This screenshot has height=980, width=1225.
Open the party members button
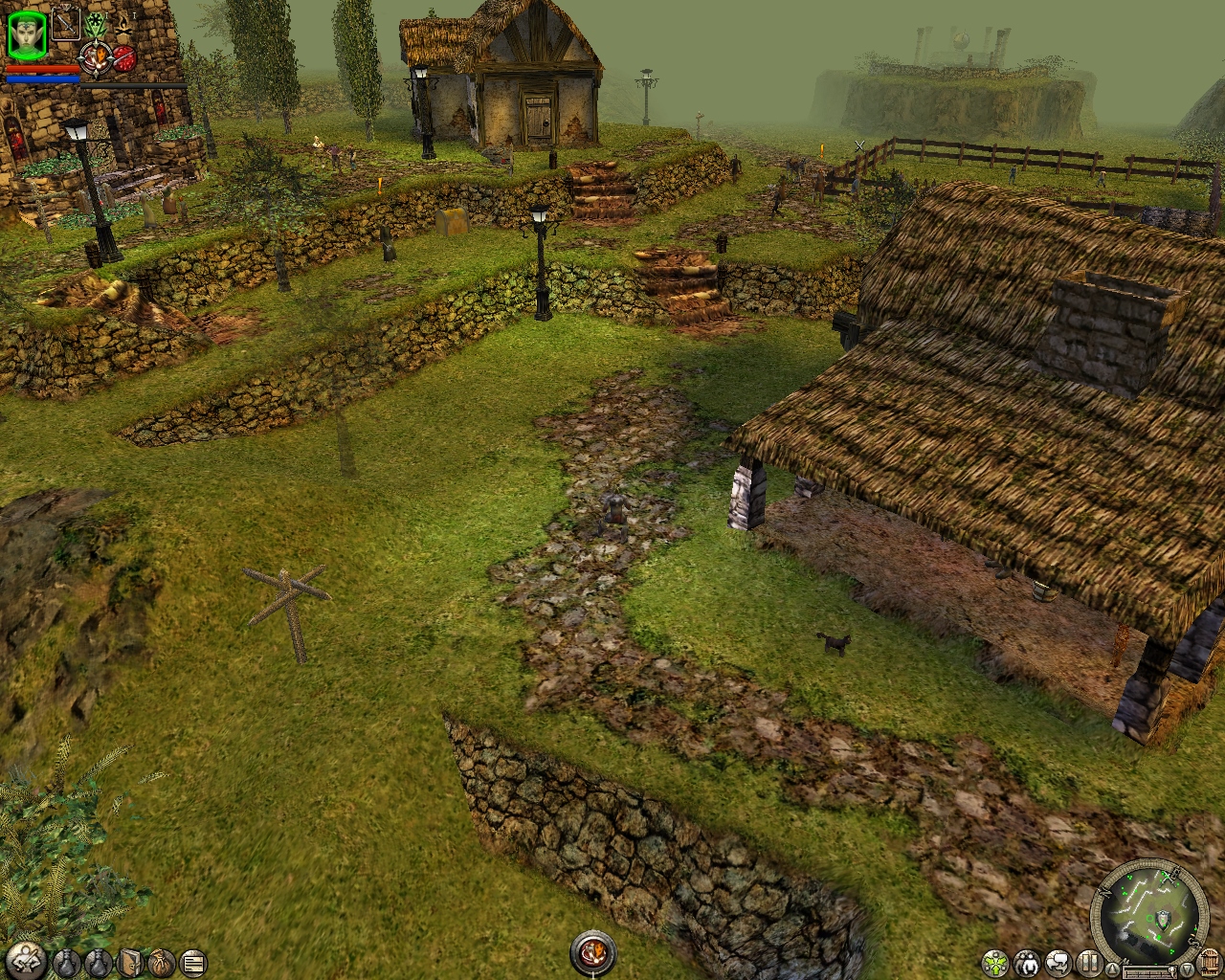(x=1027, y=961)
